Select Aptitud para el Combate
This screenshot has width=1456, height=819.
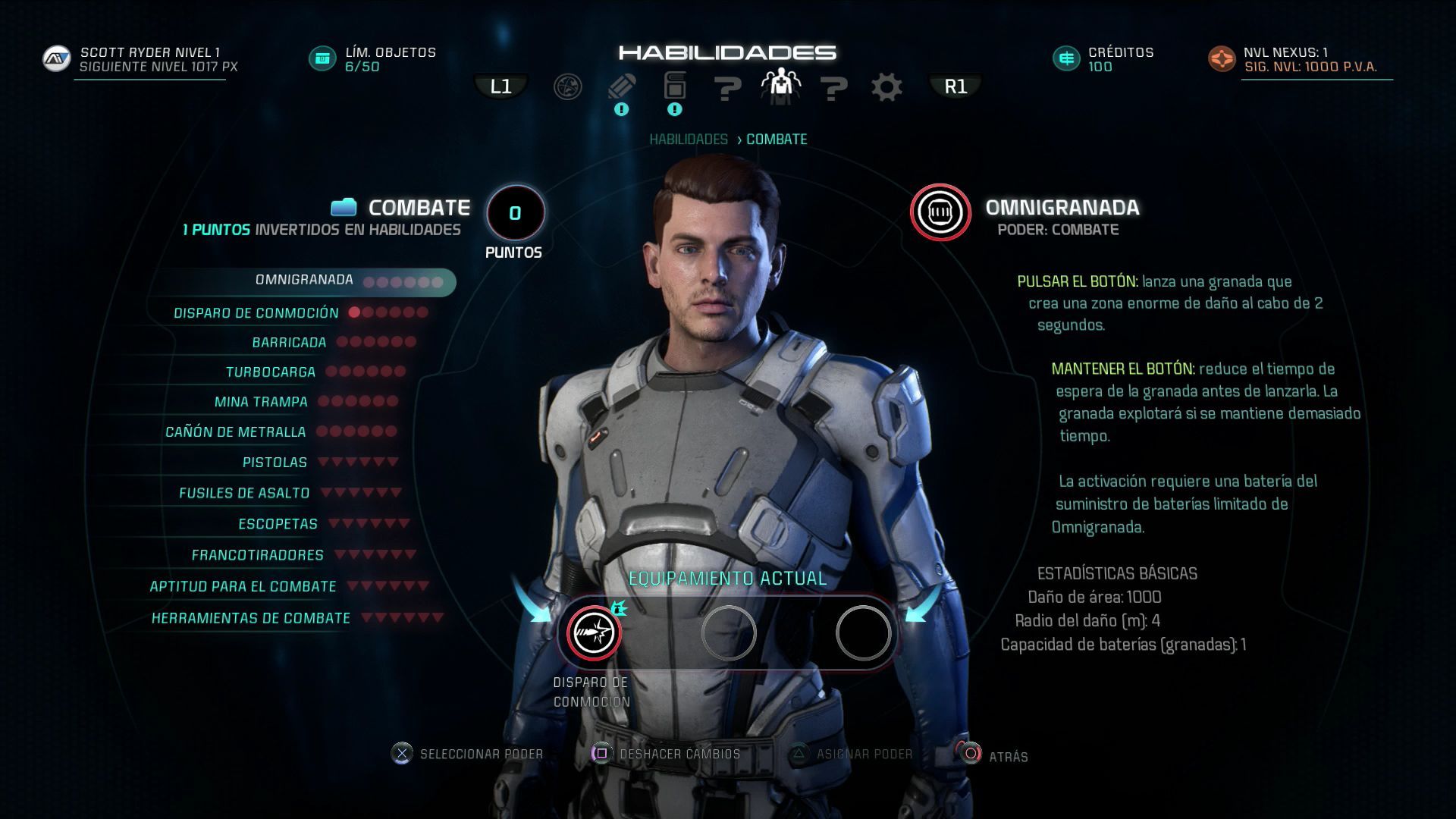[x=243, y=587]
